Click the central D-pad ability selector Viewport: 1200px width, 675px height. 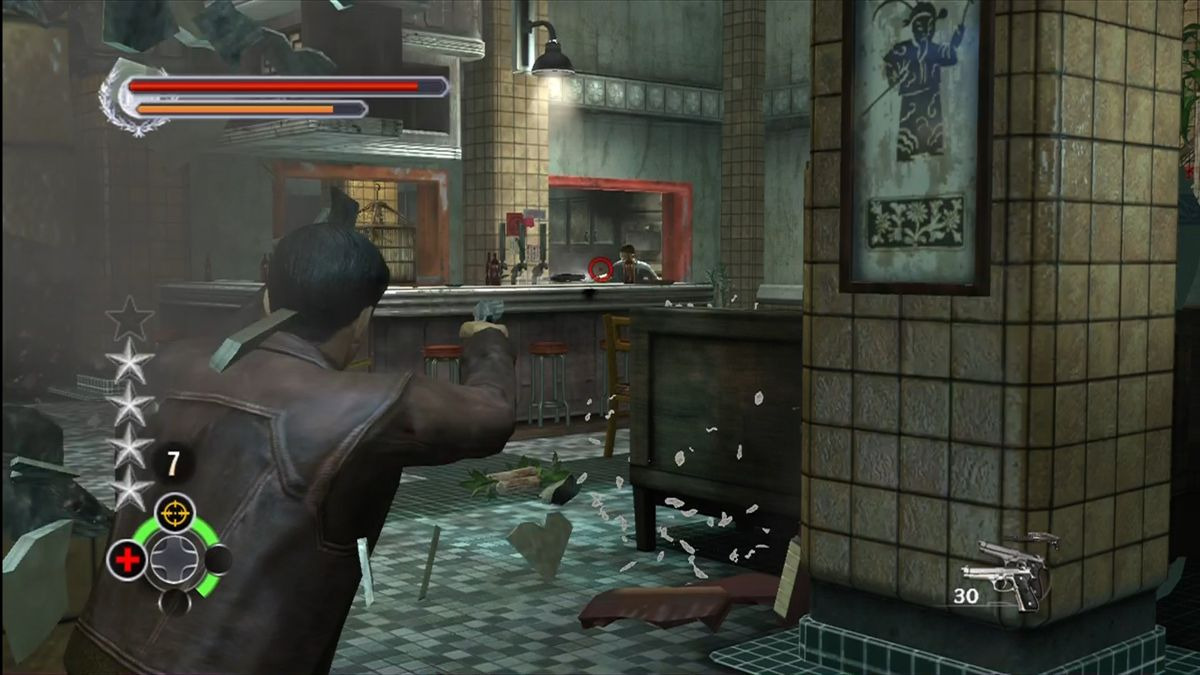tap(174, 560)
